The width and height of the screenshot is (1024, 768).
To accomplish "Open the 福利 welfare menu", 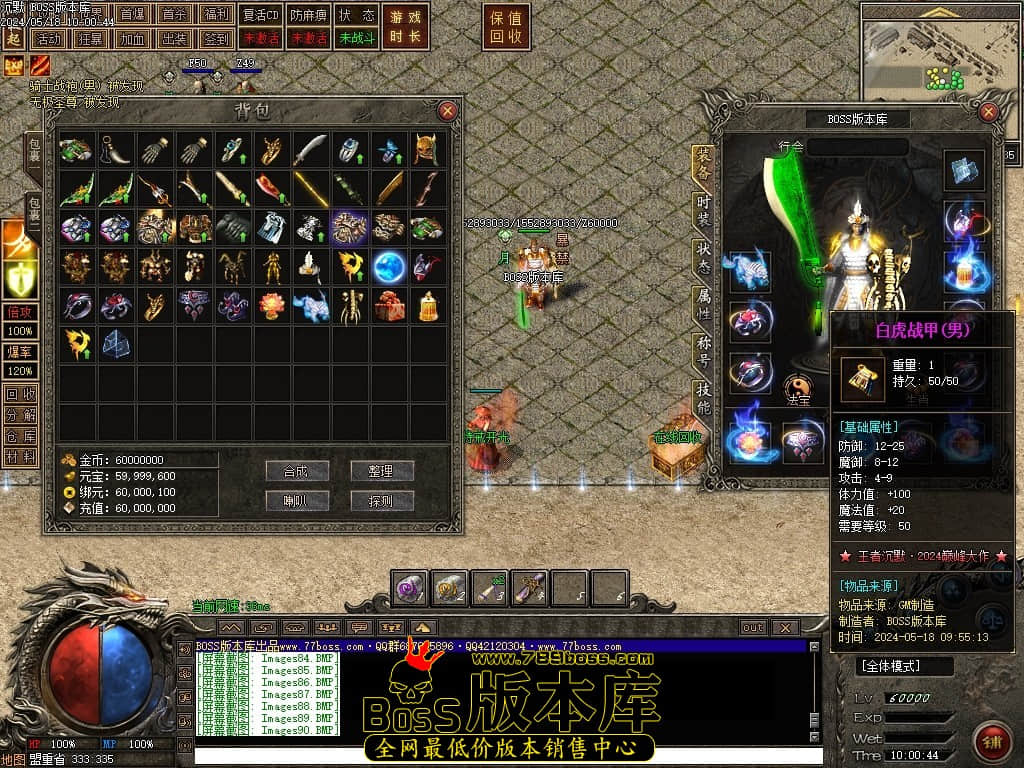I will (215, 15).
